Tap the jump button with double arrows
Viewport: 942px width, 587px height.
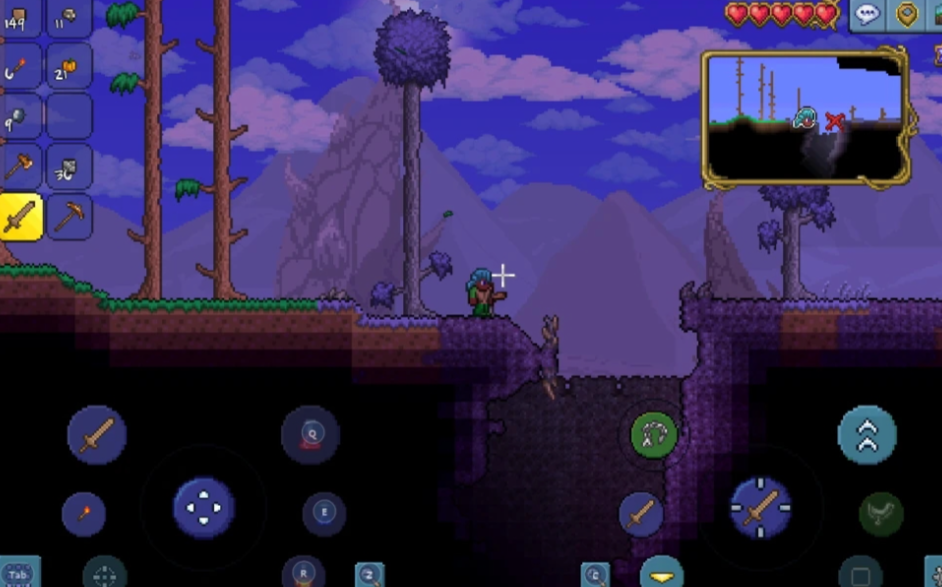click(x=866, y=435)
